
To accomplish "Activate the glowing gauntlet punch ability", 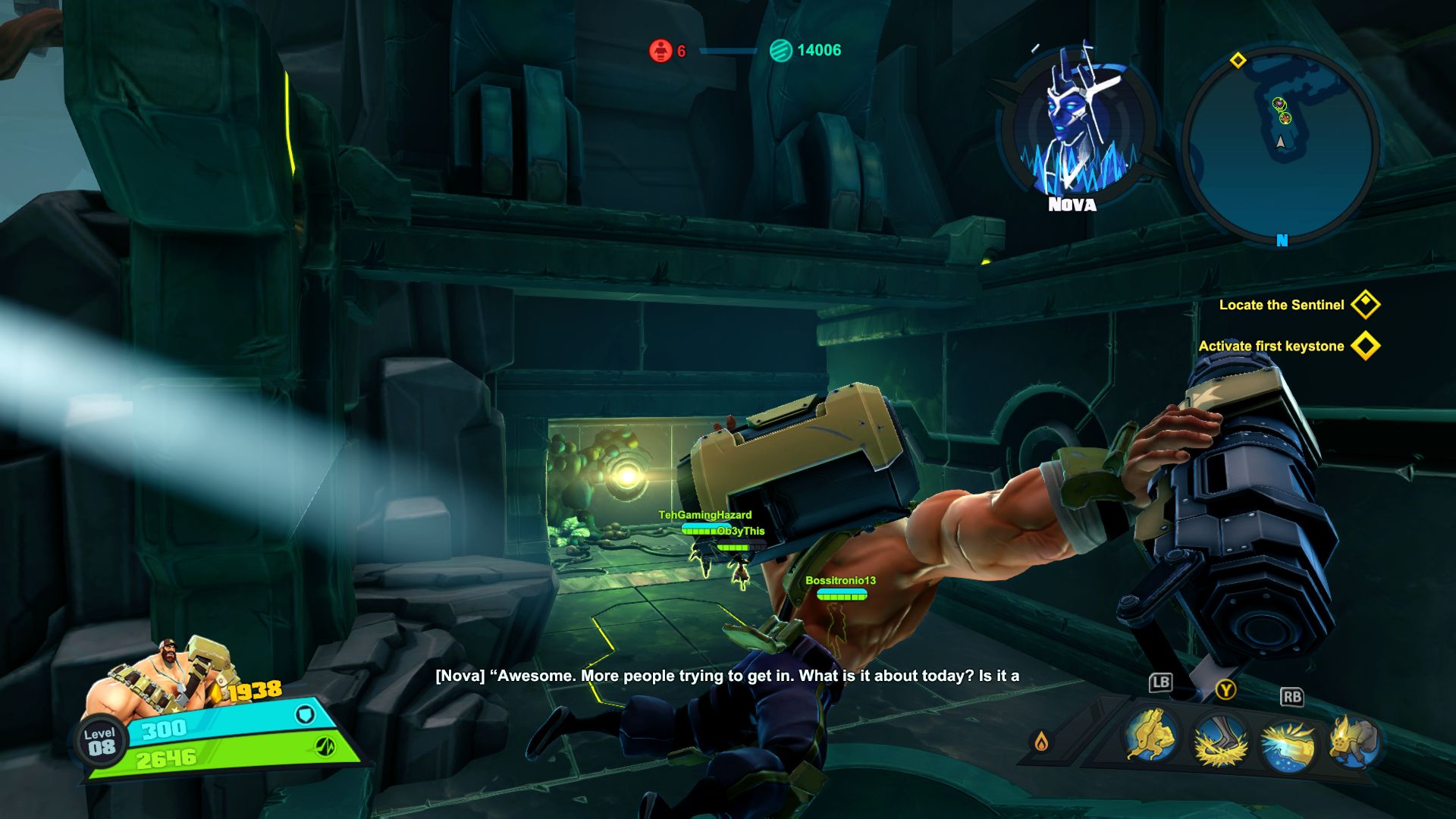I will 1288,742.
